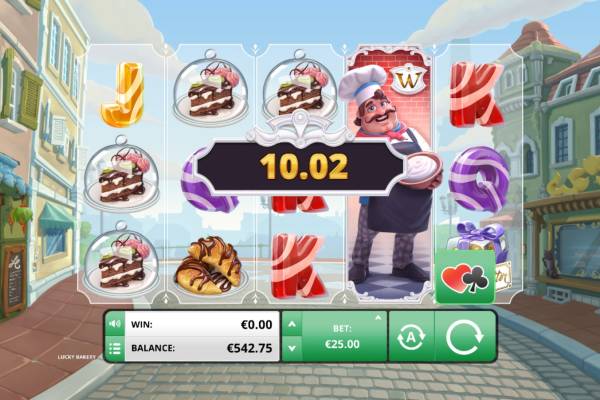Open the gamble card suits button
This screenshot has width=600, height=400.
pos(464,277)
